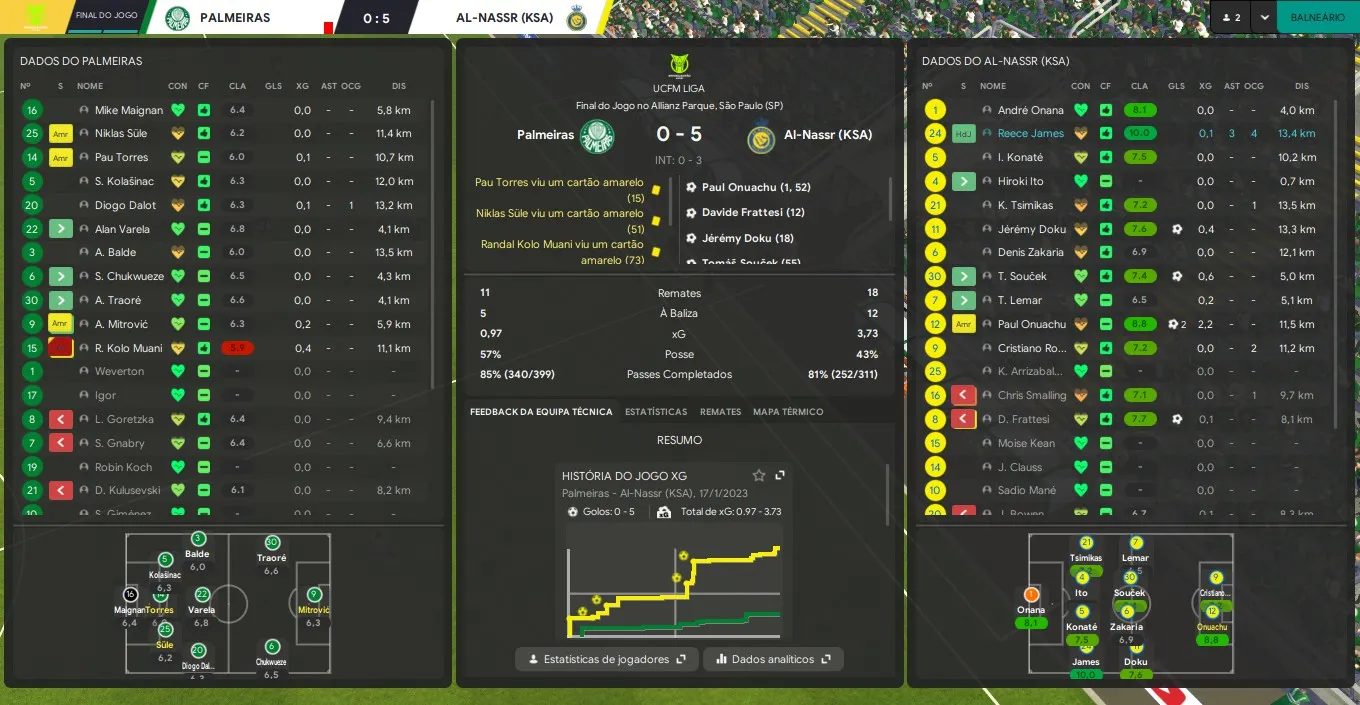1360x705 pixels.
Task: Open Reece James player row
Action: pyautogui.click(x=1030, y=134)
